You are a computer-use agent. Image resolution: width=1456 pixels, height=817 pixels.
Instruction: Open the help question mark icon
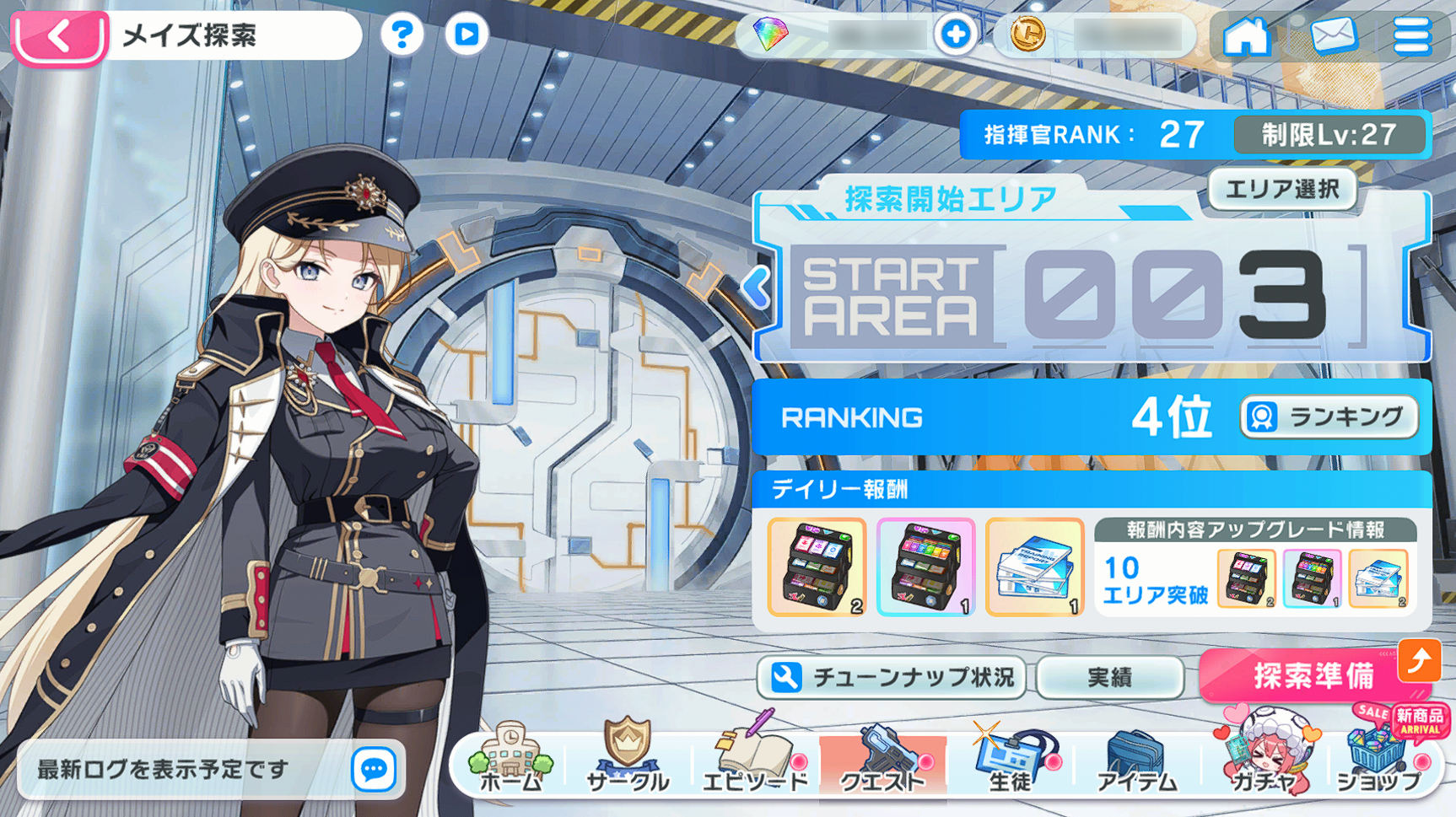click(x=402, y=35)
